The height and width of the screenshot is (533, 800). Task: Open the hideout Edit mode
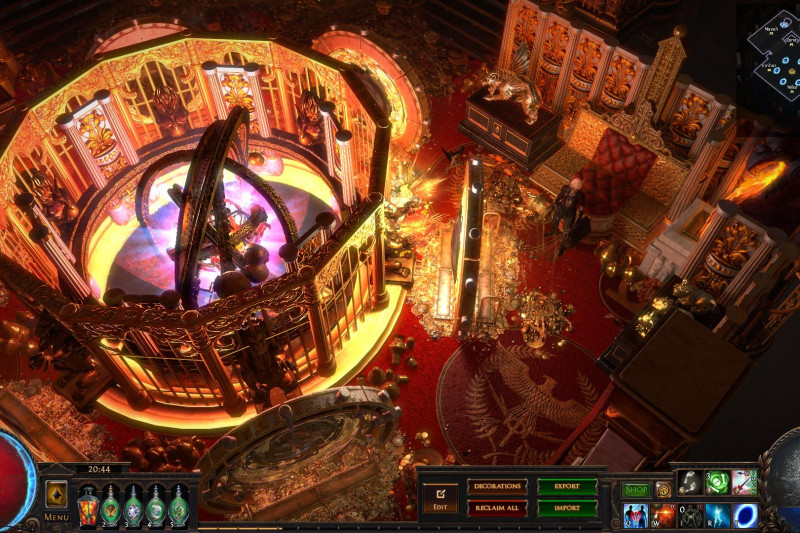coord(439,496)
